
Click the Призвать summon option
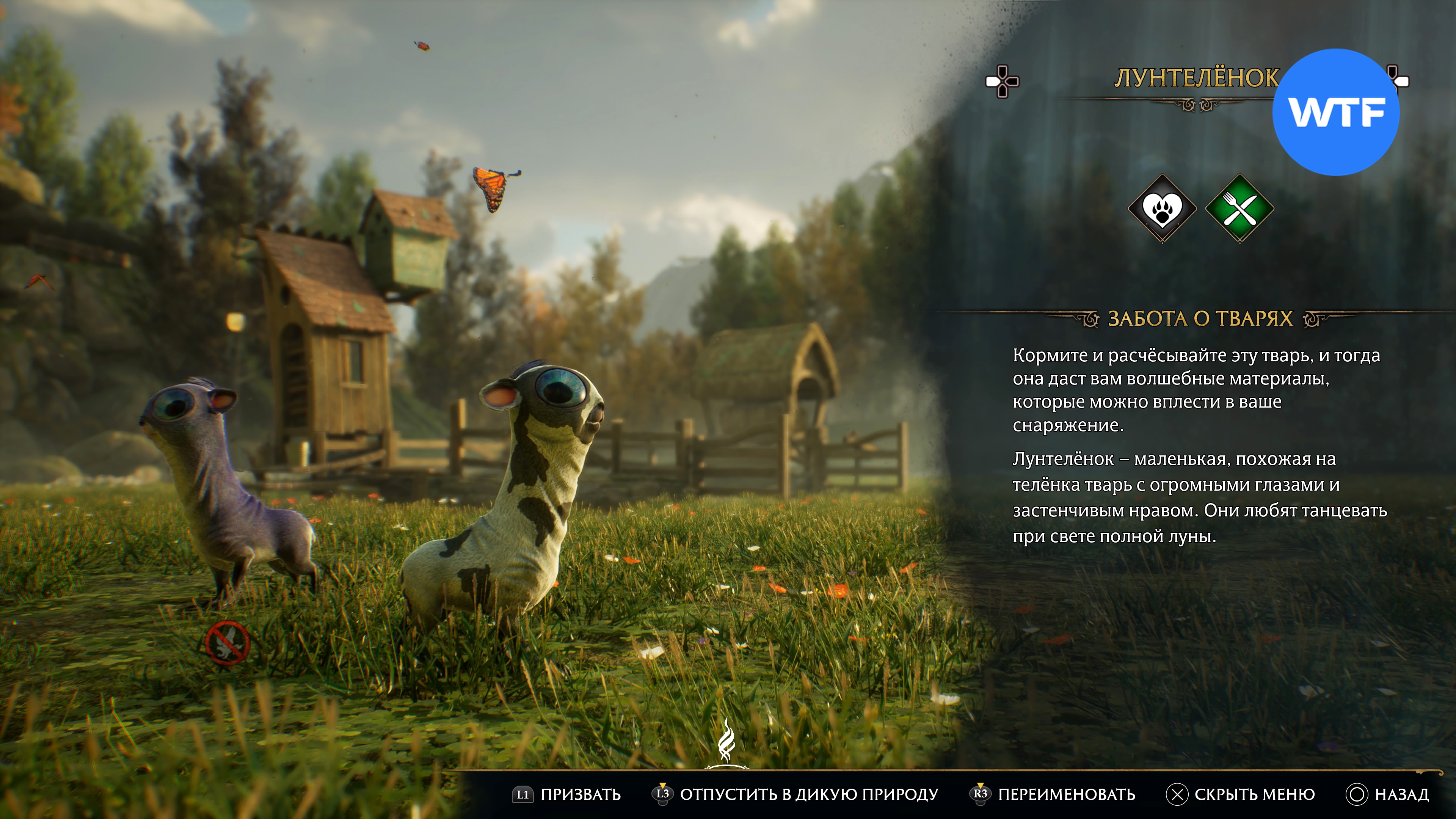(568, 794)
